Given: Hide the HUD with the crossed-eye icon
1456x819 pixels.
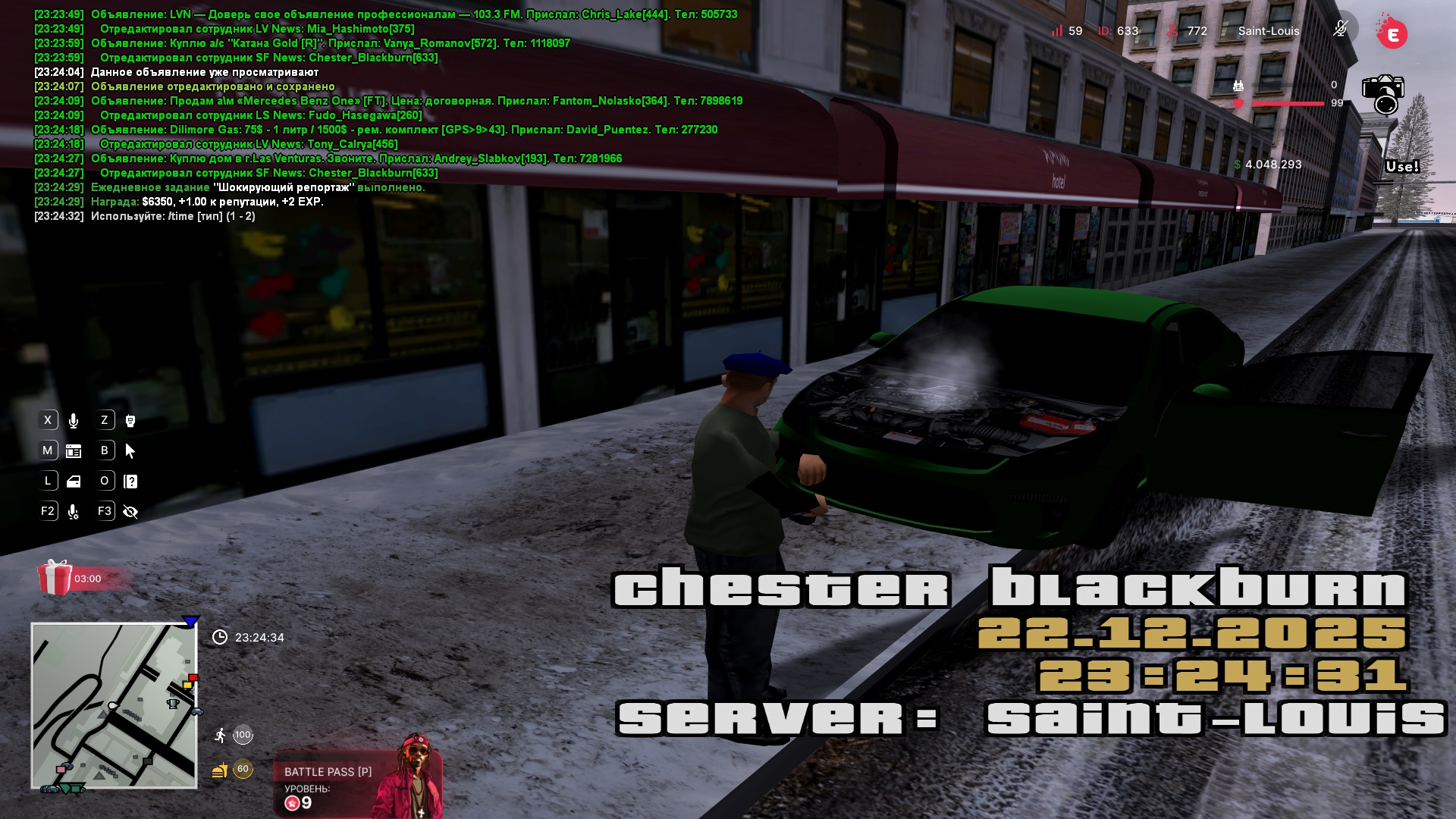Looking at the screenshot, I should (130, 512).
